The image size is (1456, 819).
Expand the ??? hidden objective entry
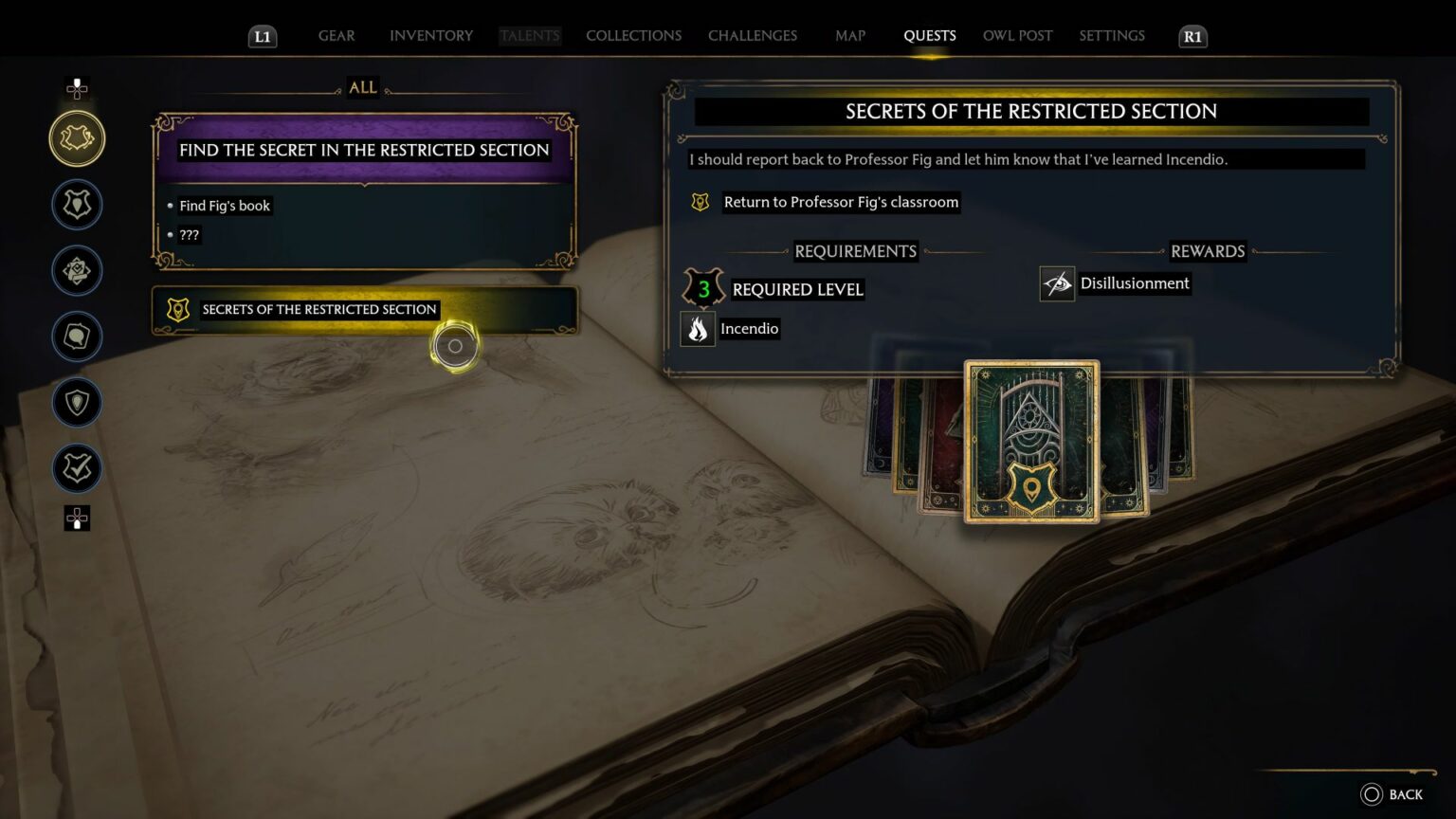pos(189,235)
